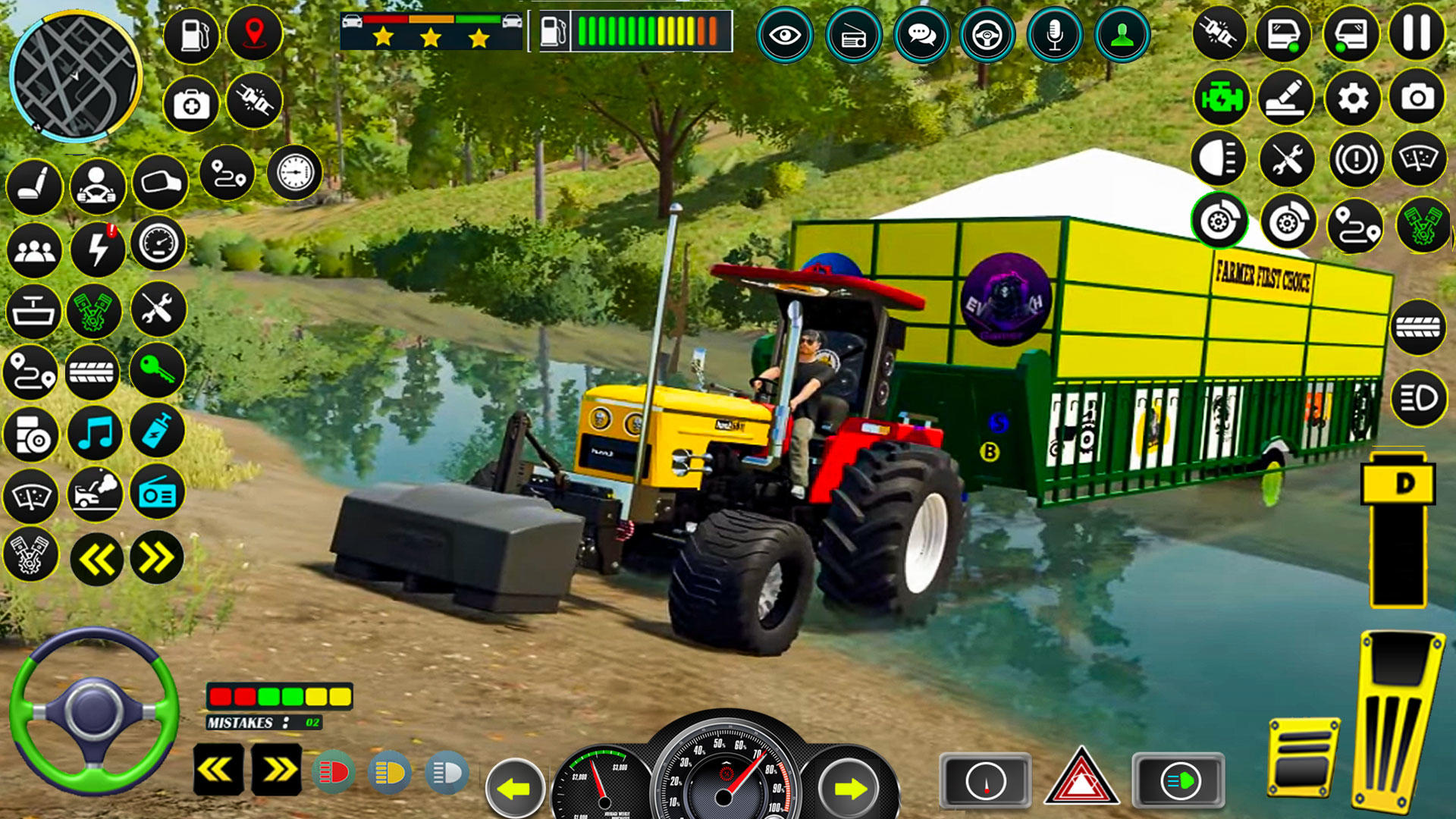This screenshot has height=819, width=1456.
Task: Enable the hazard warning triangle
Action: (1082, 779)
